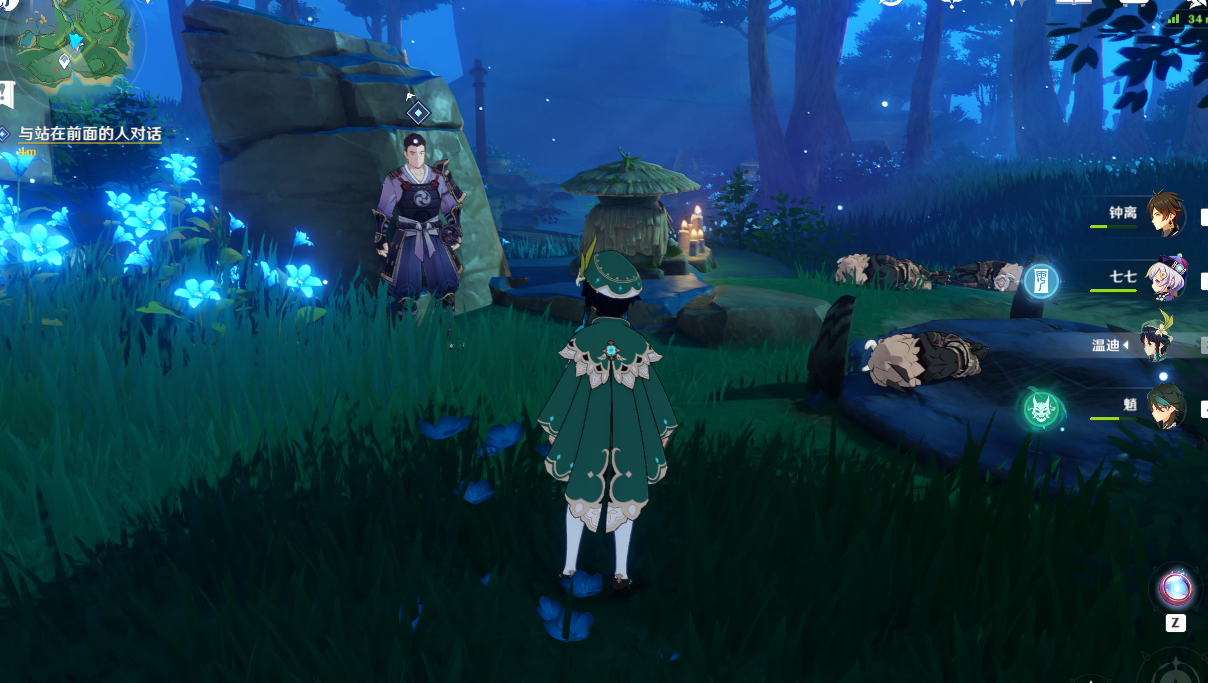
Task: Switch to party member 钟离
Action: click(x=1164, y=213)
